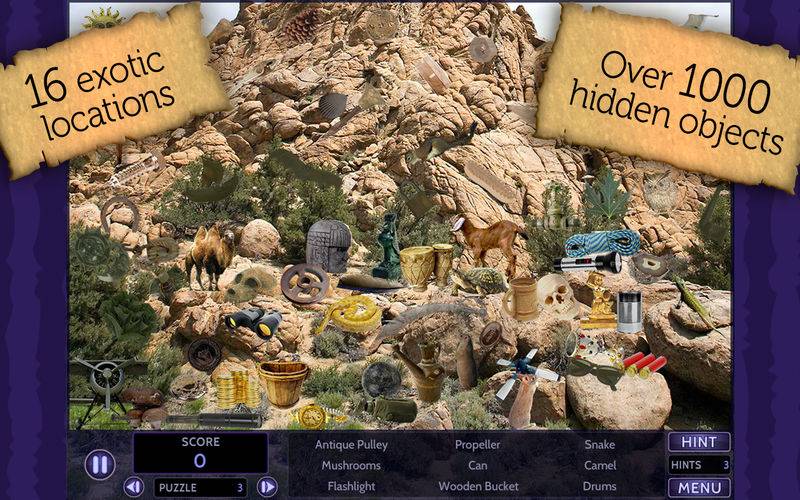This screenshot has height=500, width=800.
Task: Advance to the next puzzle arrow
Action: pos(267,487)
